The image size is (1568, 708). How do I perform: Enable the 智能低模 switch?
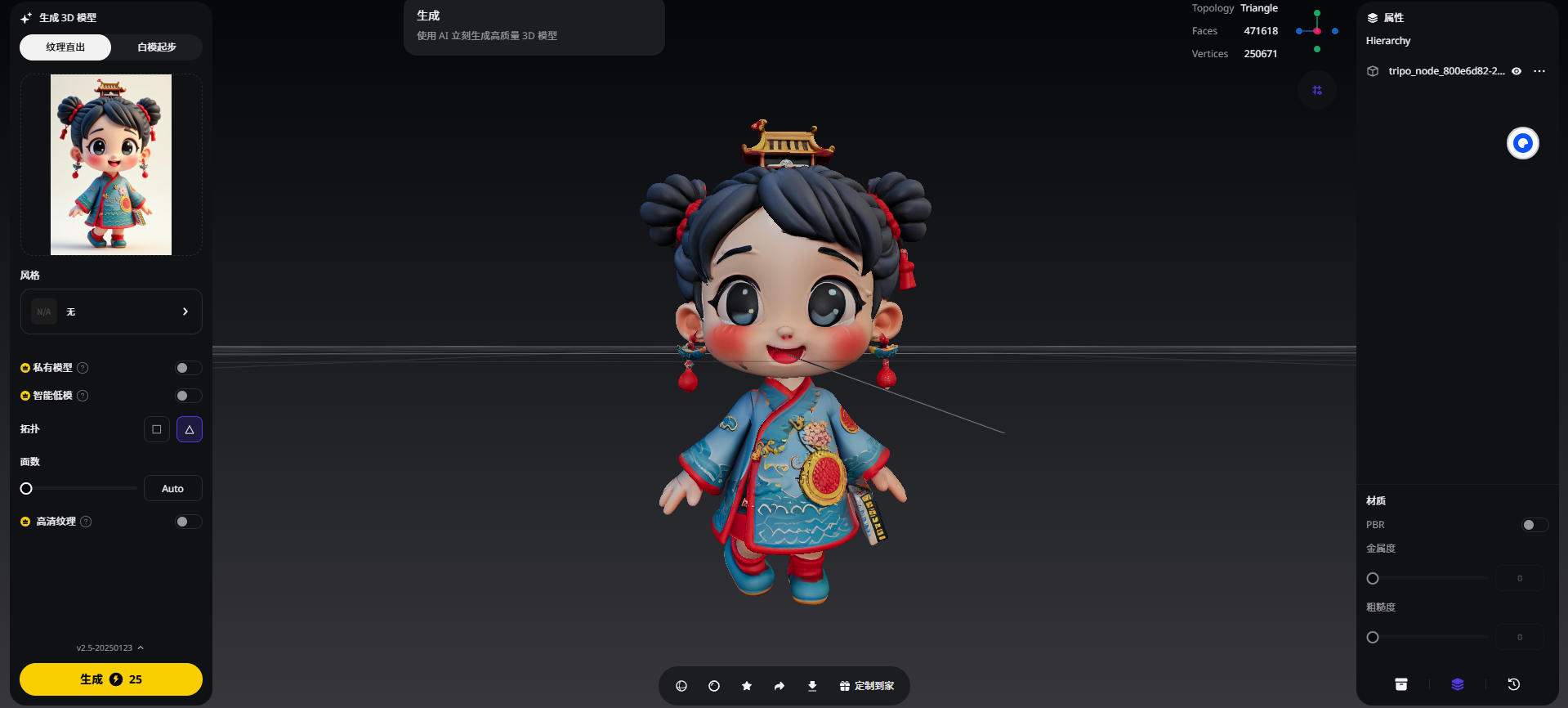(188, 396)
